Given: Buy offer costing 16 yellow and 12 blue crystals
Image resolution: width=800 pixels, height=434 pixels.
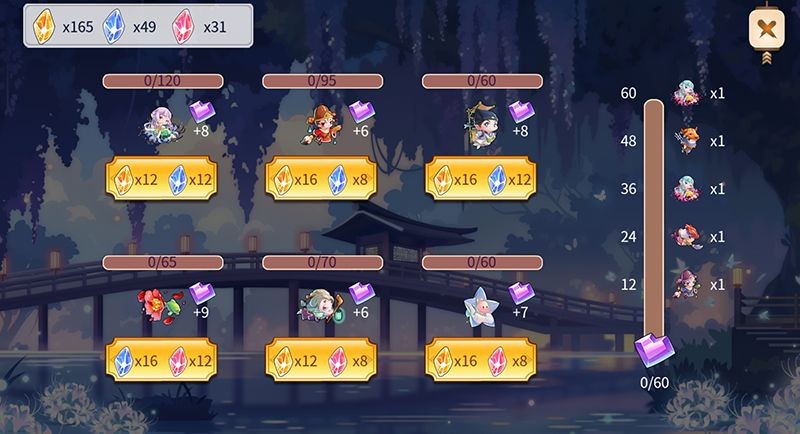Looking at the screenshot, I should pyautogui.click(x=481, y=179).
